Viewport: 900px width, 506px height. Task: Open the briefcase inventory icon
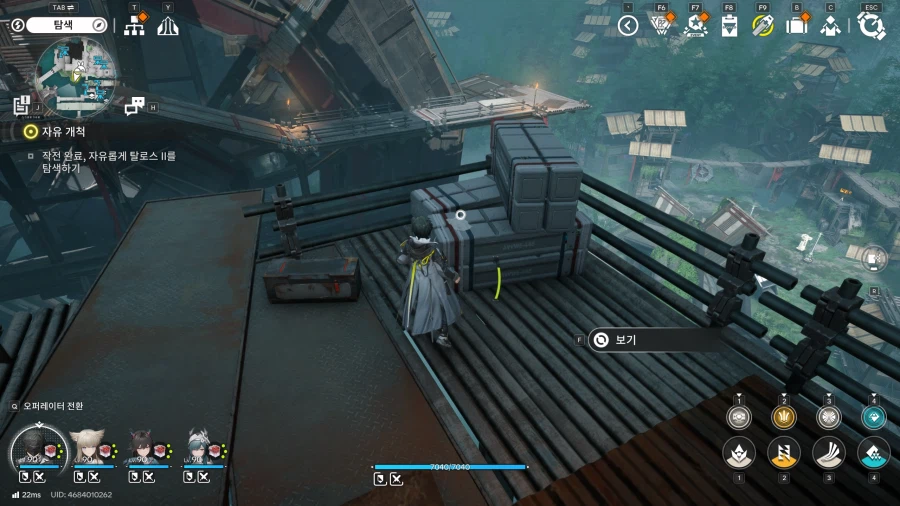tap(797, 26)
